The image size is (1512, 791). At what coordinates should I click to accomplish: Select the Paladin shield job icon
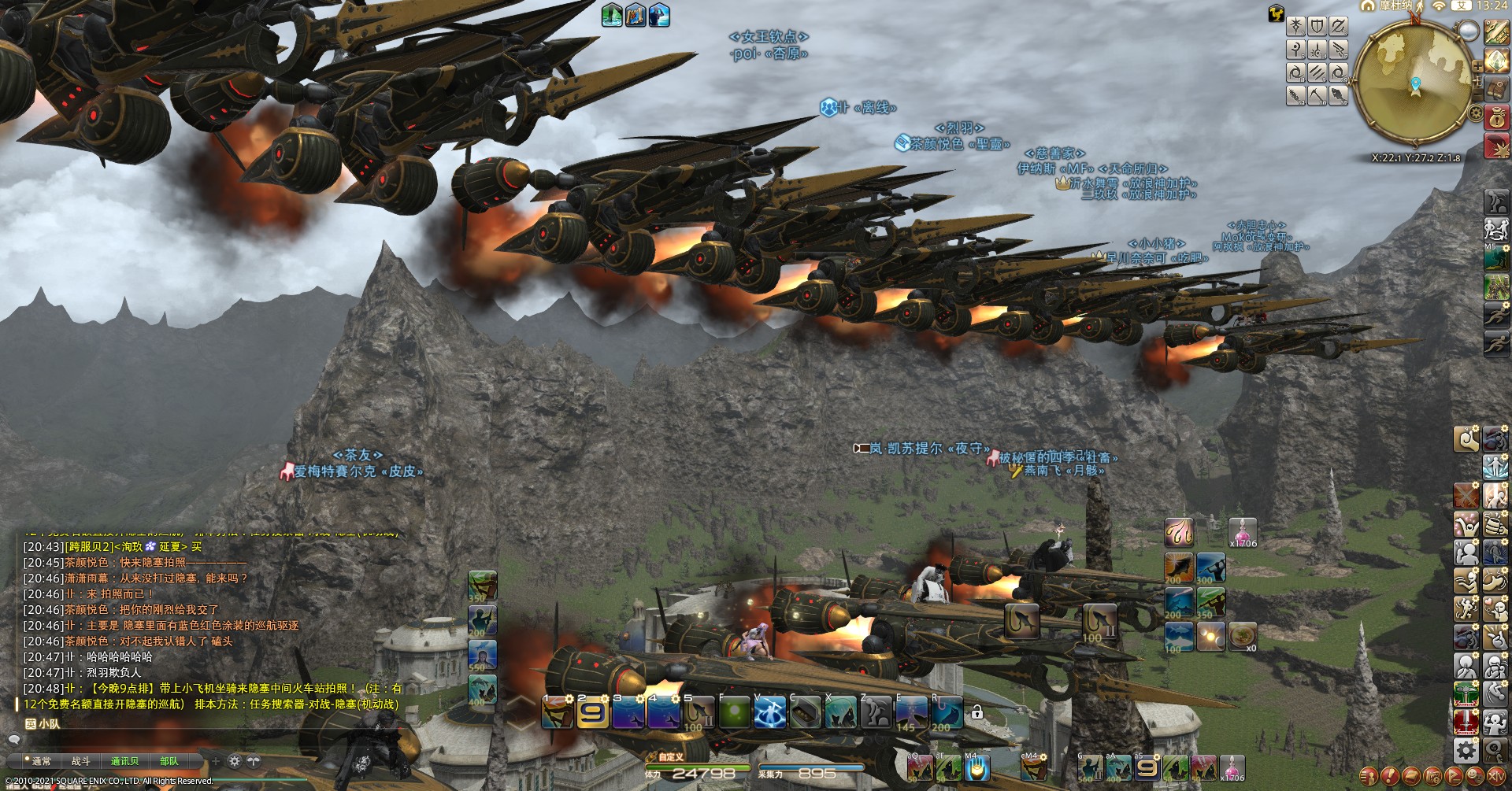pyautogui.click(x=1317, y=27)
